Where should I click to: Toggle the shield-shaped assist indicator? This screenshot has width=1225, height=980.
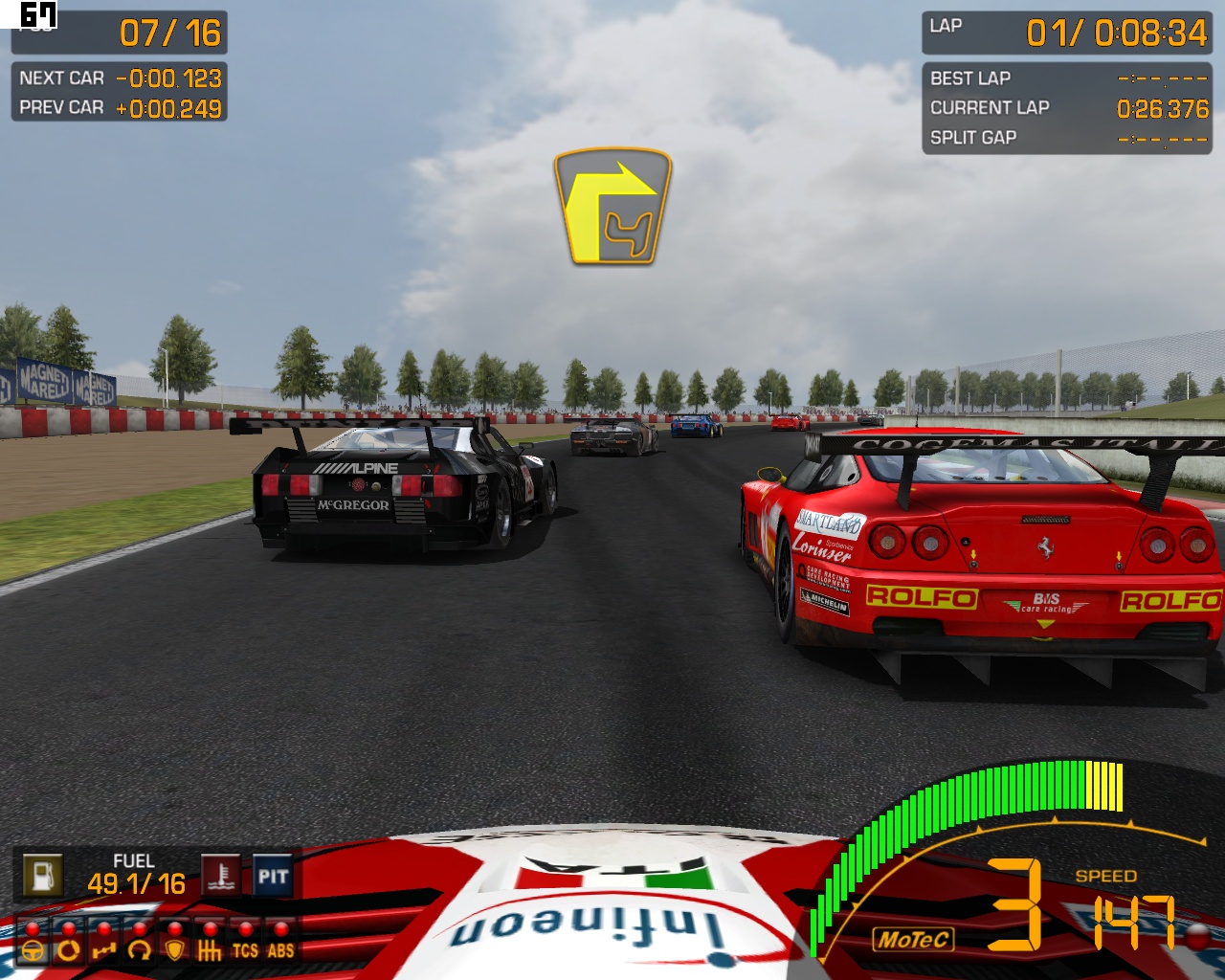(174, 949)
